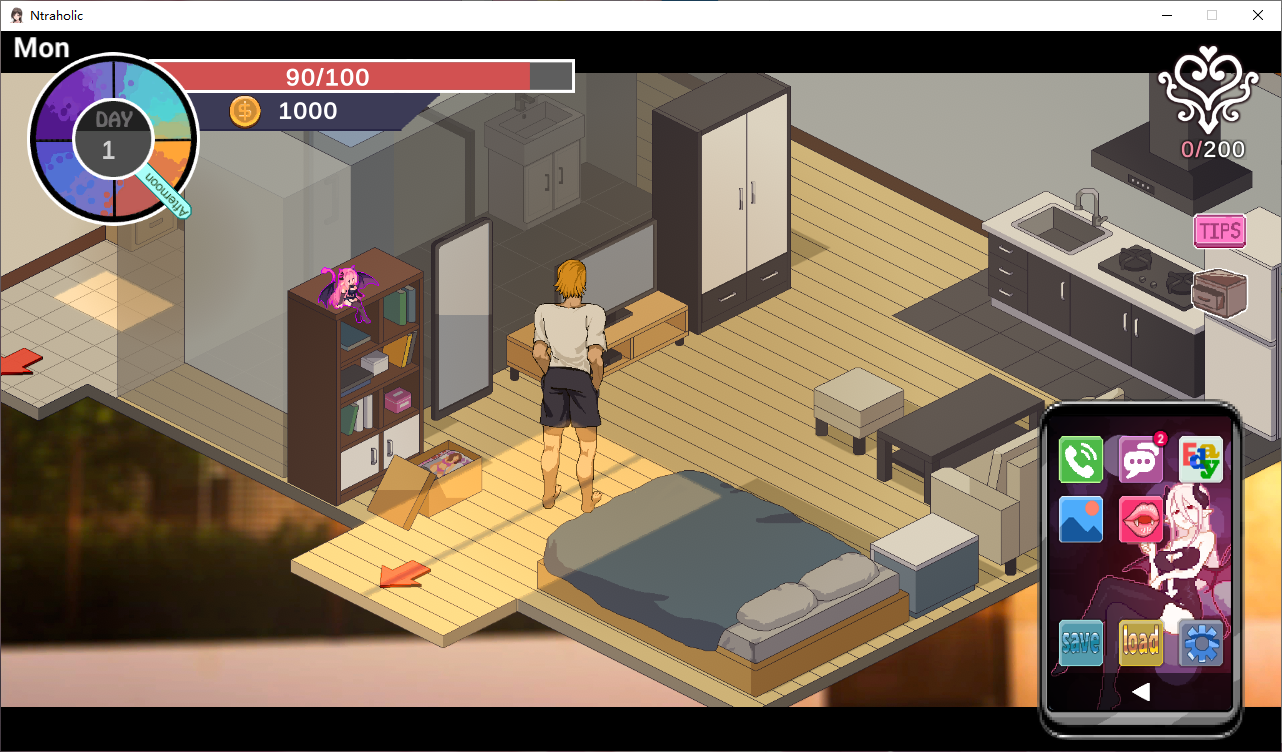
Task: Launch the Ebay shopping app
Action: [1201, 460]
